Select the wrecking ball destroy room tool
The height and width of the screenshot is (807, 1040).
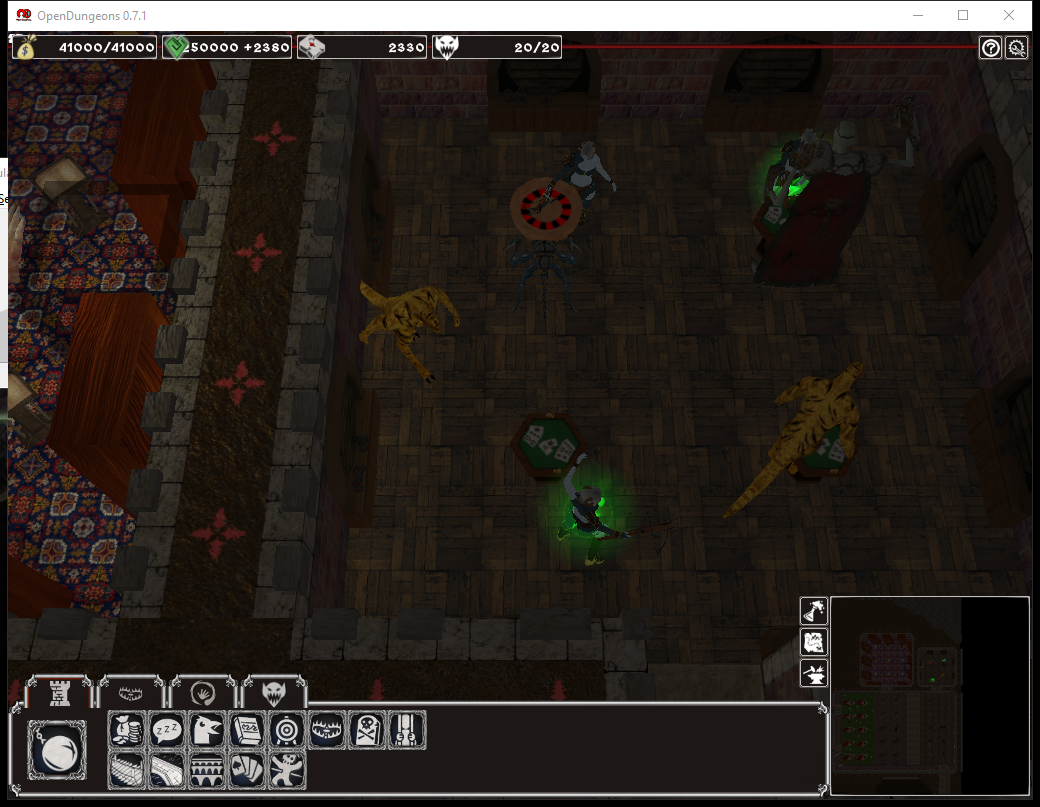[x=58, y=750]
